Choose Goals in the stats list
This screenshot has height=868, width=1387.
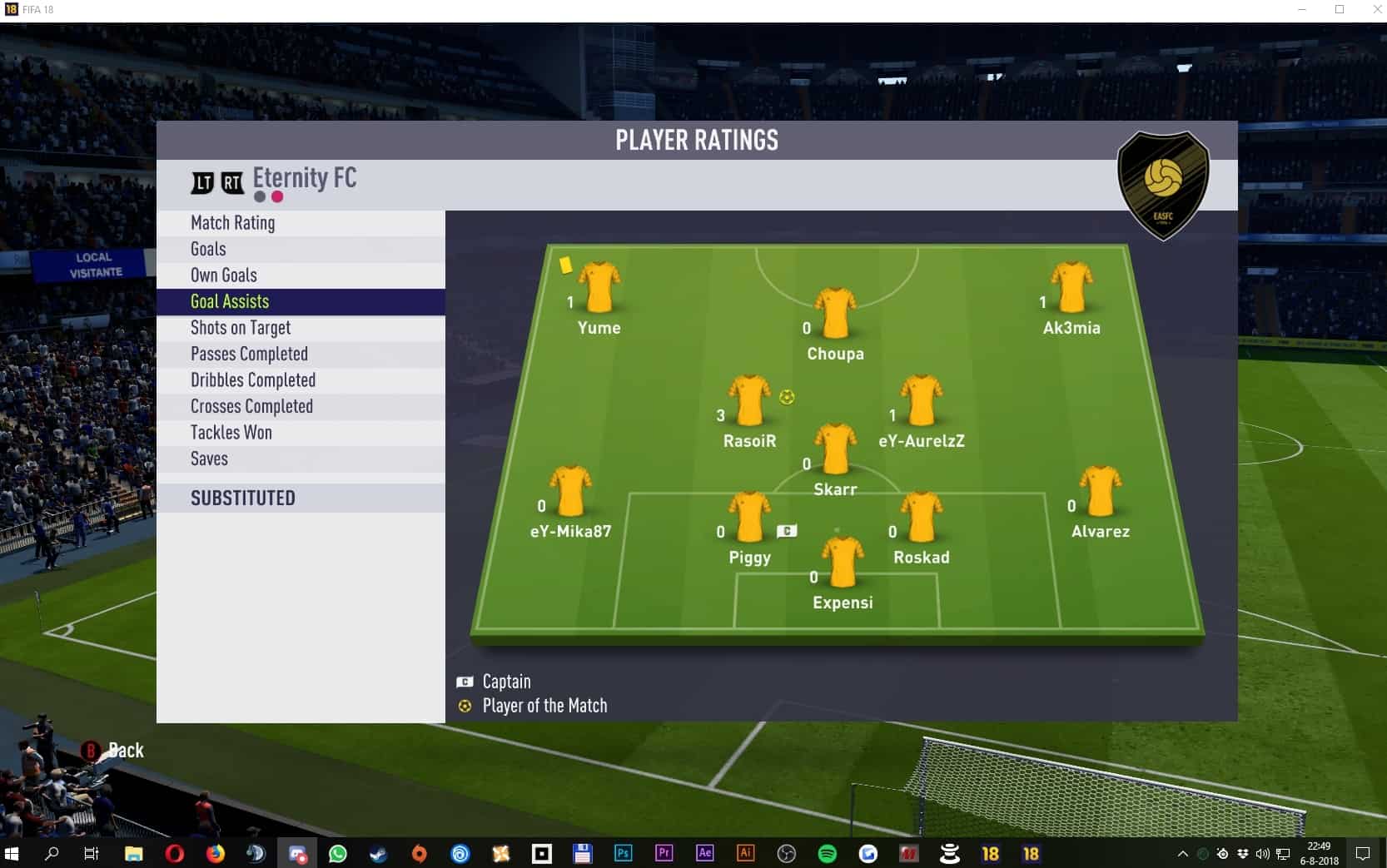click(x=208, y=249)
